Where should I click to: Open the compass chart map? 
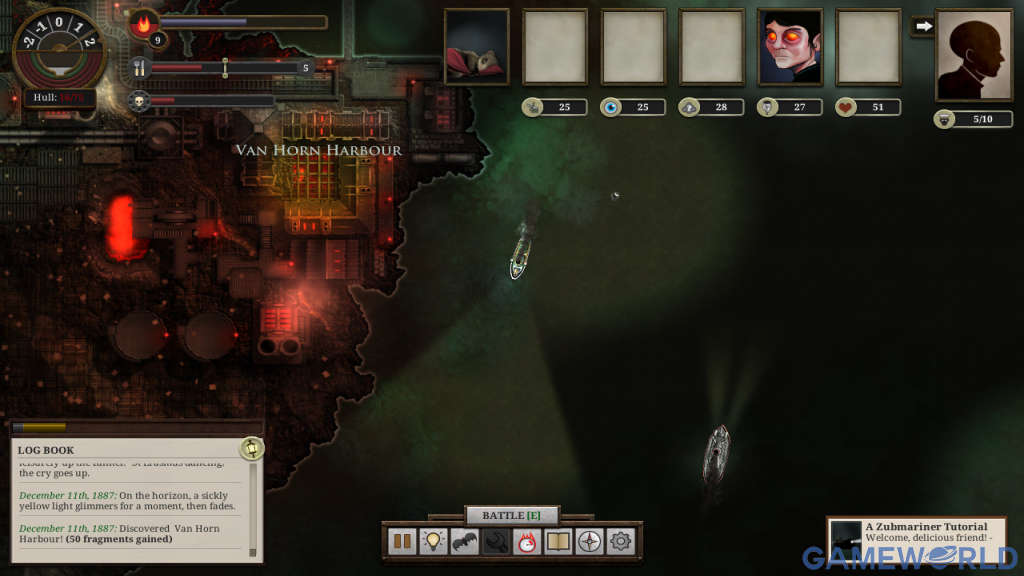point(589,542)
